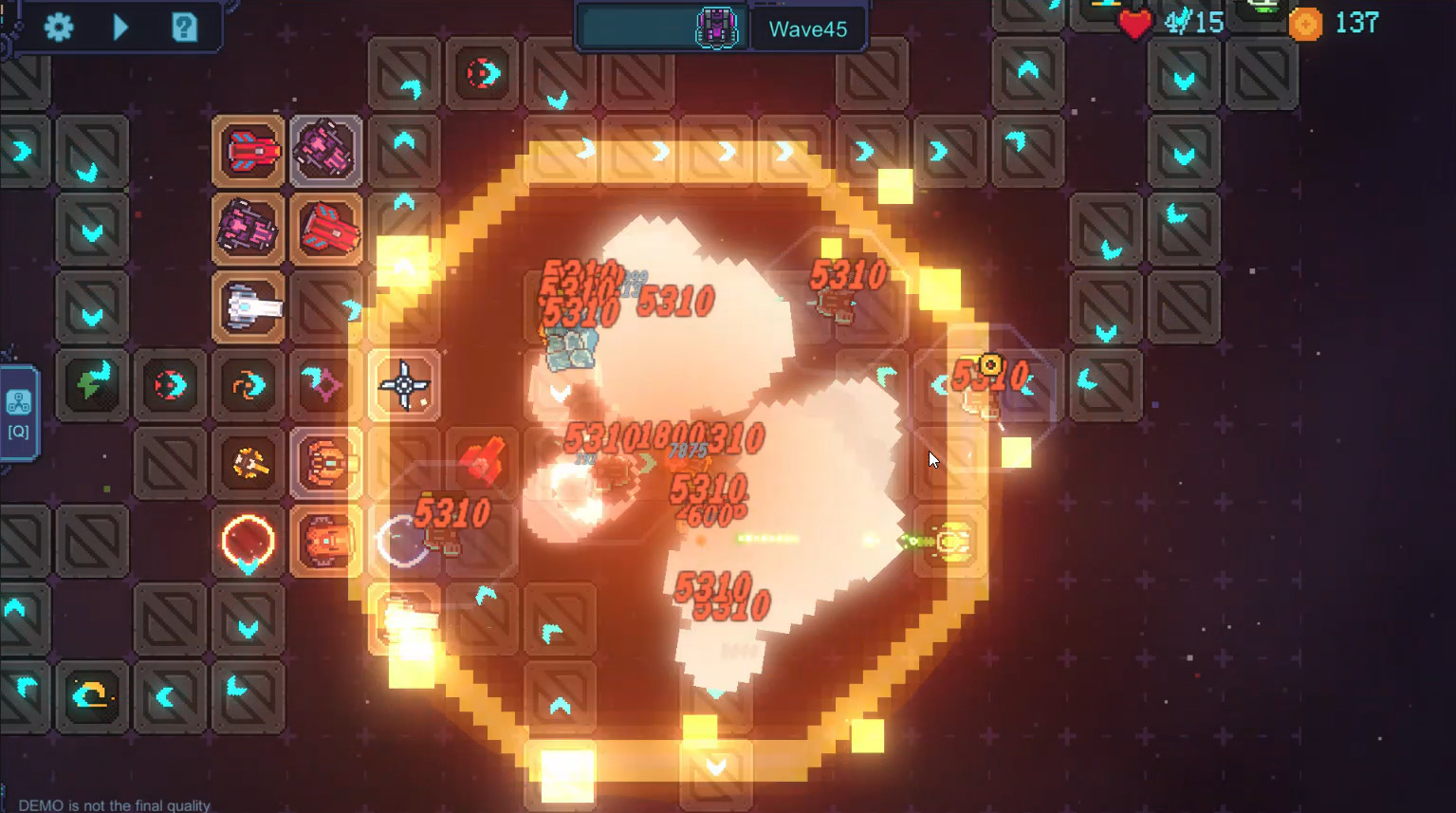This screenshot has width=1456, height=813.
Task: Select the yellow gear turret
Action: (x=248, y=463)
